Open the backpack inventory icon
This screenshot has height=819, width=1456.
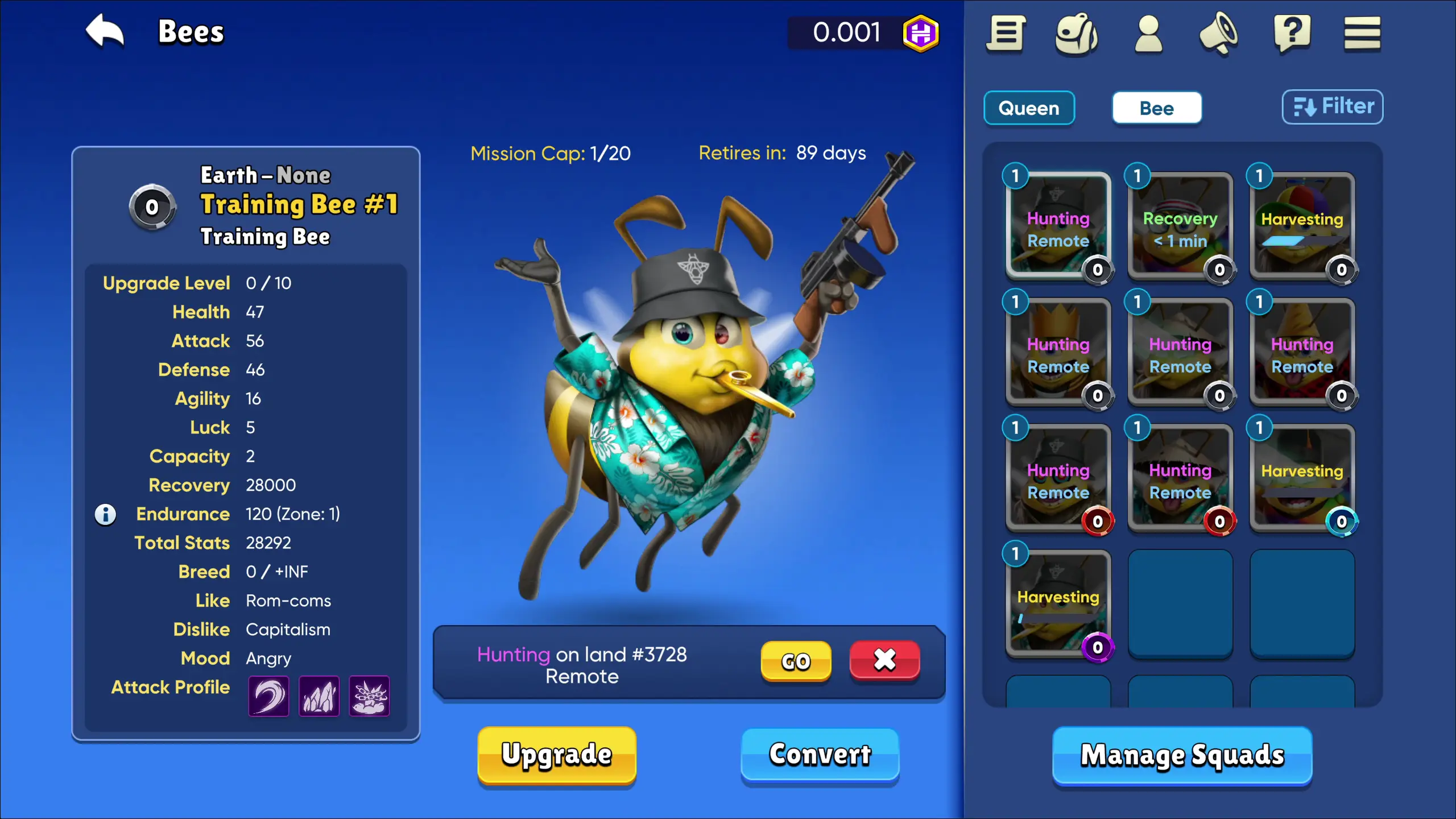click(1077, 34)
